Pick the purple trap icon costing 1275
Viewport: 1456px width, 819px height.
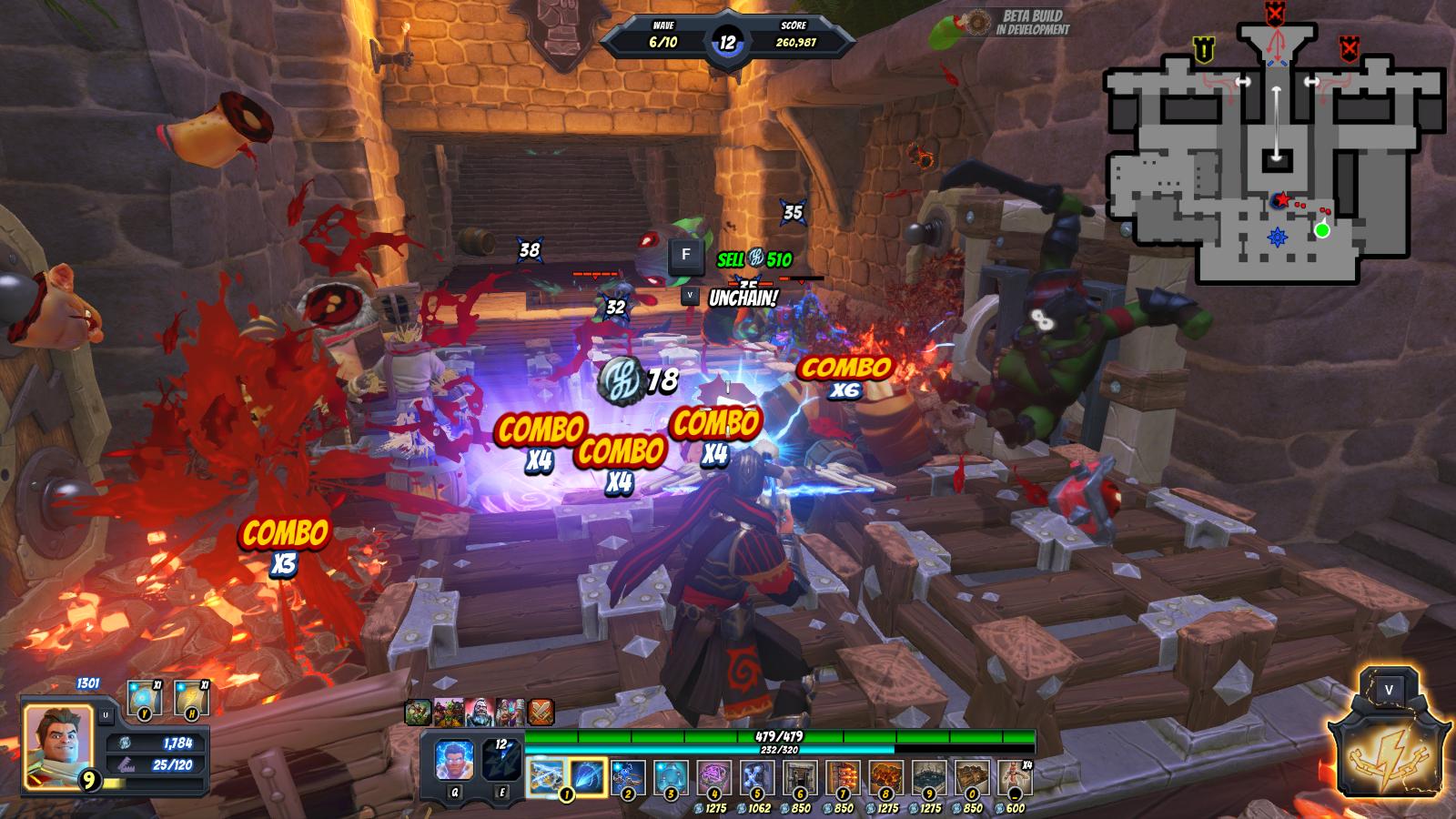[x=714, y=779]
